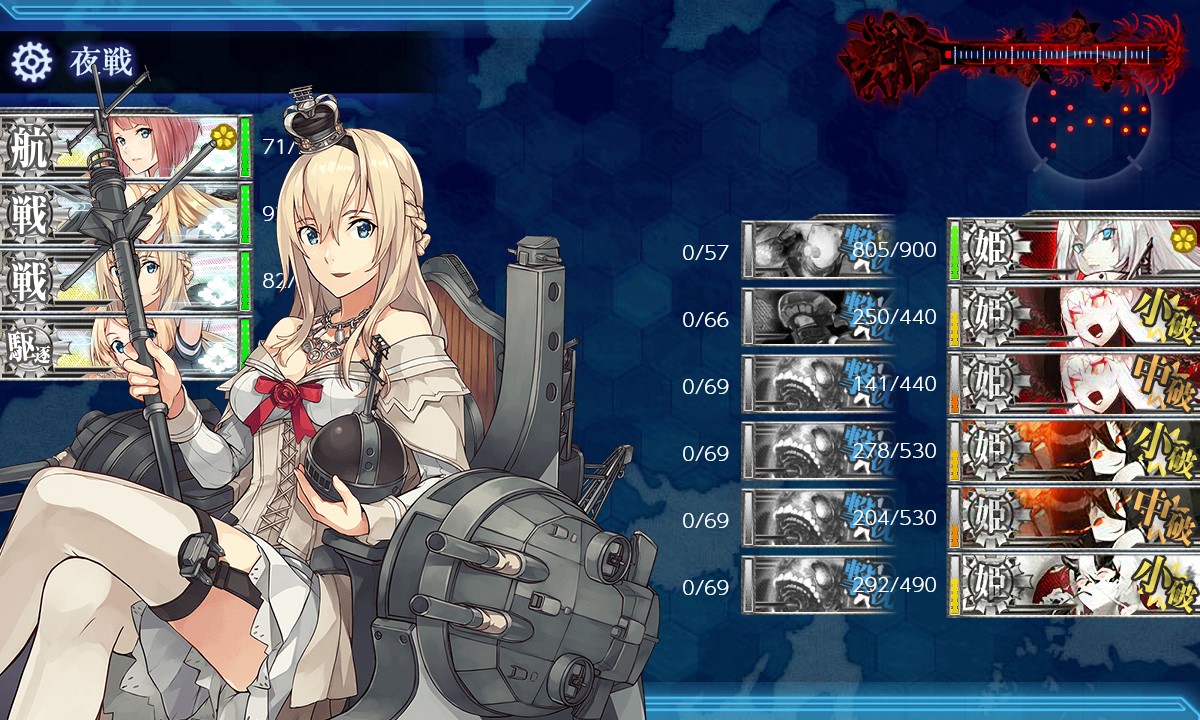
Task: Click the gear icon beside 夜戦
Action: click(31, 62)
